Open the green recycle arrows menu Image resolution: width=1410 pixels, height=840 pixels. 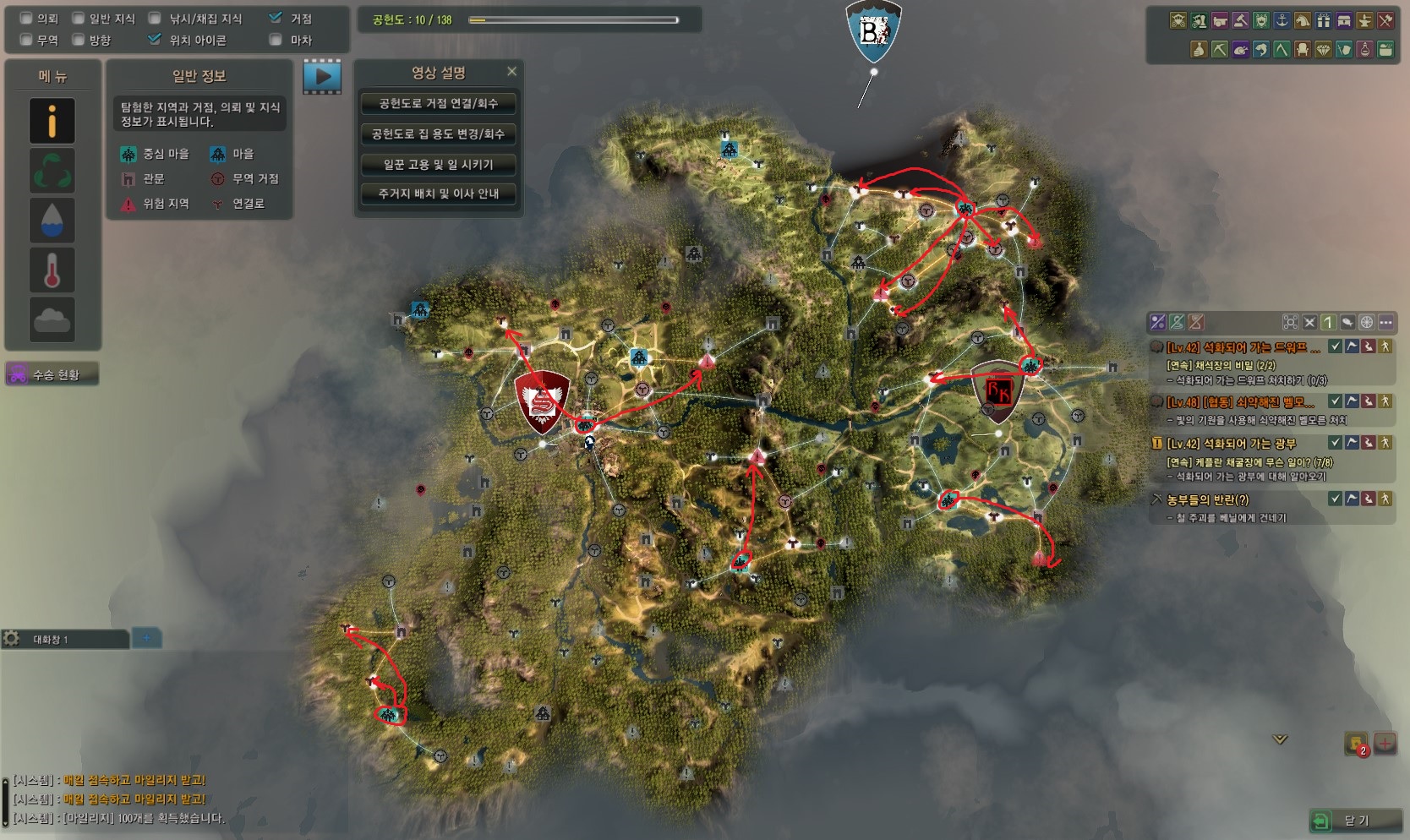pyautogui.click(x=52, y=171)
